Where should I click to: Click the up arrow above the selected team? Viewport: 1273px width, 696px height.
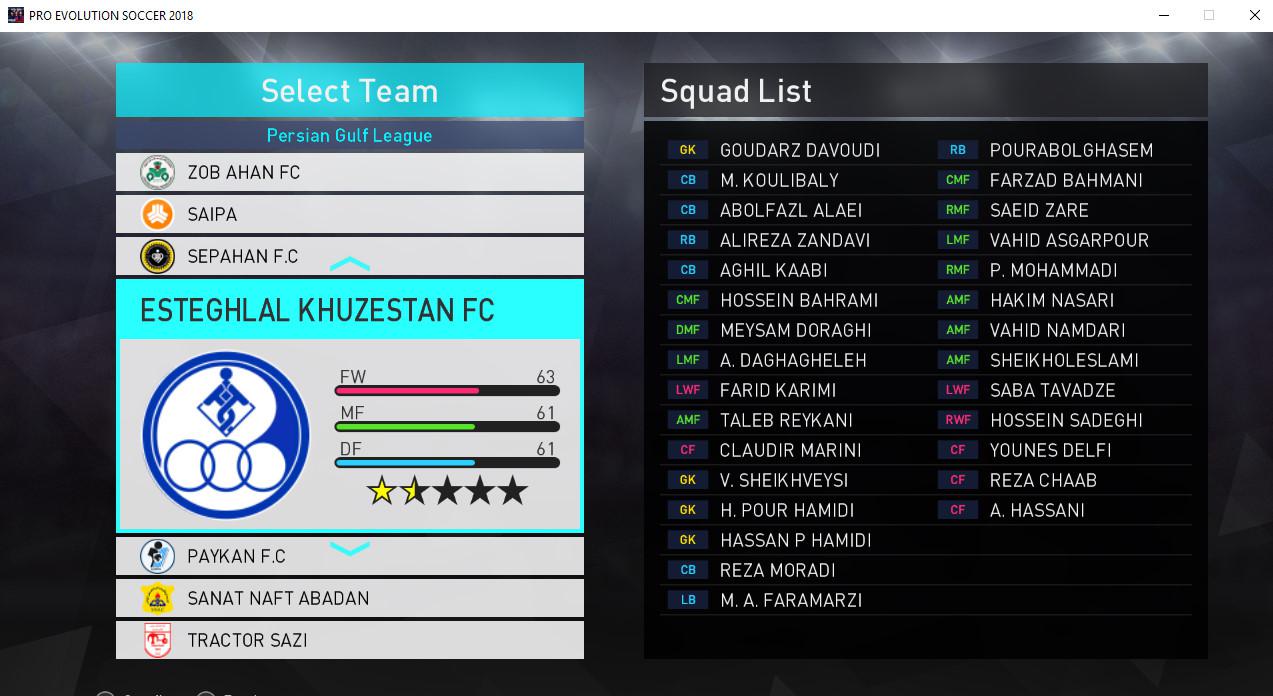tap(350, 265)
